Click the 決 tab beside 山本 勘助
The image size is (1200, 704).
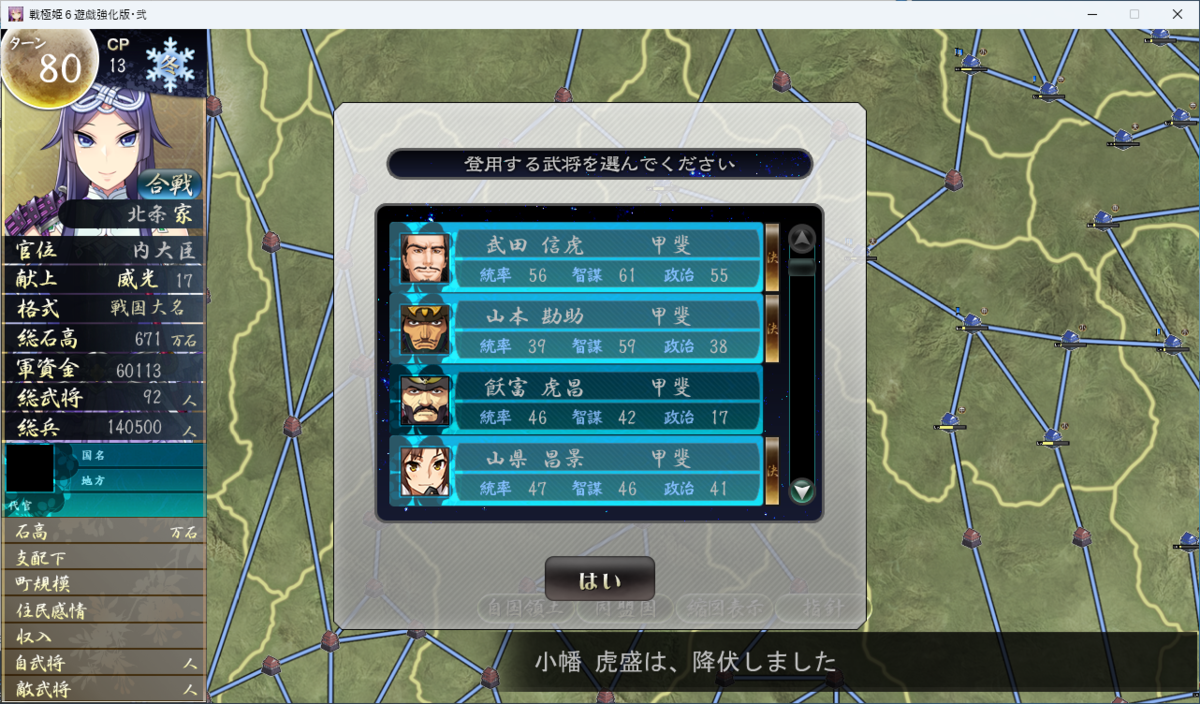(x=772, y=328)
